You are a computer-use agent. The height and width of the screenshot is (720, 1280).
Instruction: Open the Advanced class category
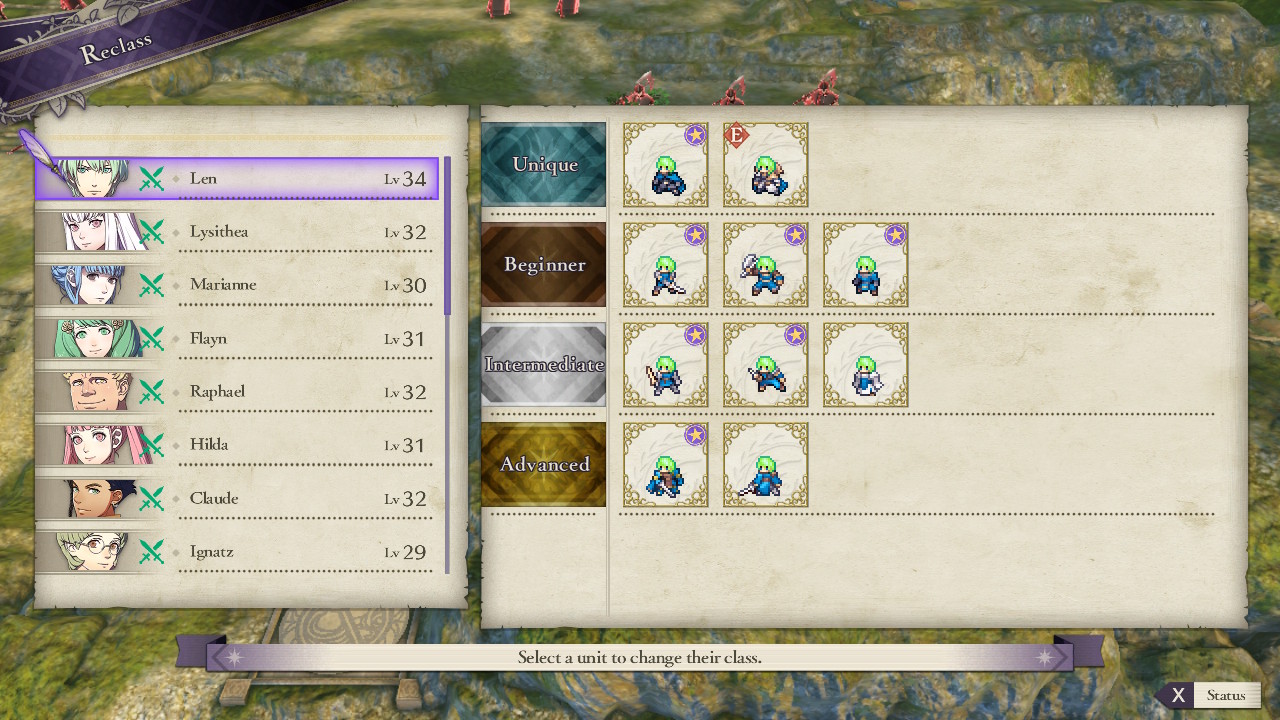[x=544, y=465]
